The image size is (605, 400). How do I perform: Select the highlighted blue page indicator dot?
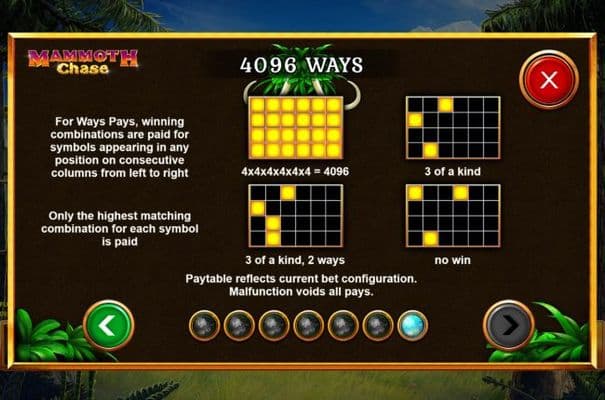click(412, 324)
